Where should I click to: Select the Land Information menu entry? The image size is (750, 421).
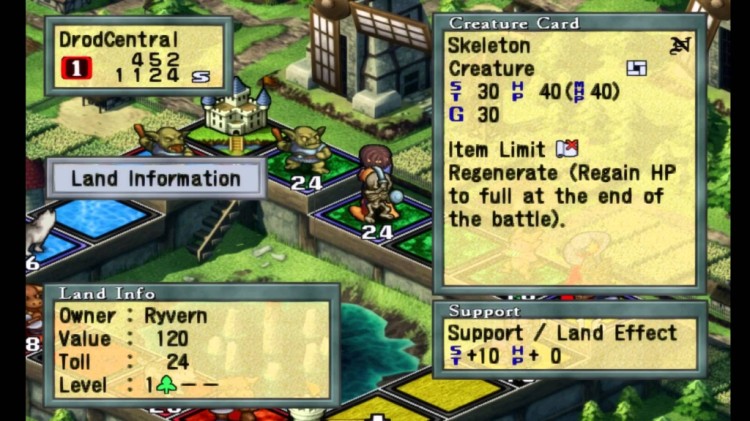(x=155, y=179)
